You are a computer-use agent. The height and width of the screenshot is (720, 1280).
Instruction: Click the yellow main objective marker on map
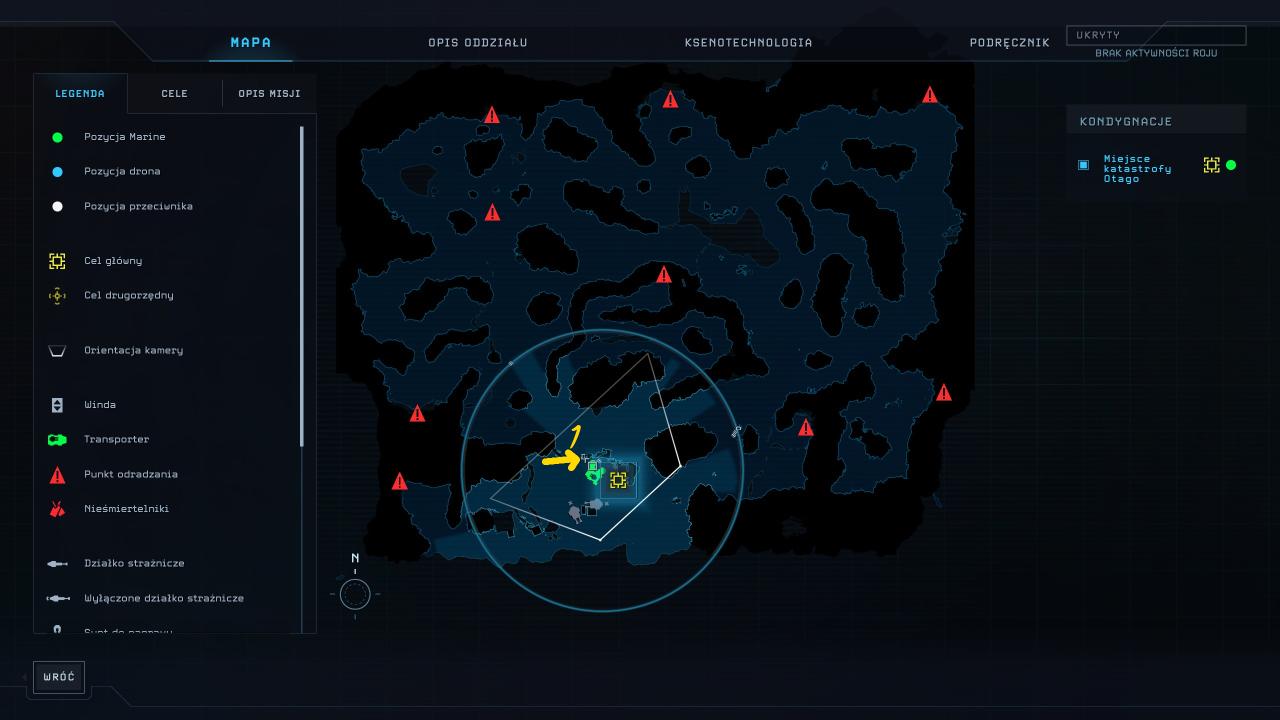pos(618,480)
